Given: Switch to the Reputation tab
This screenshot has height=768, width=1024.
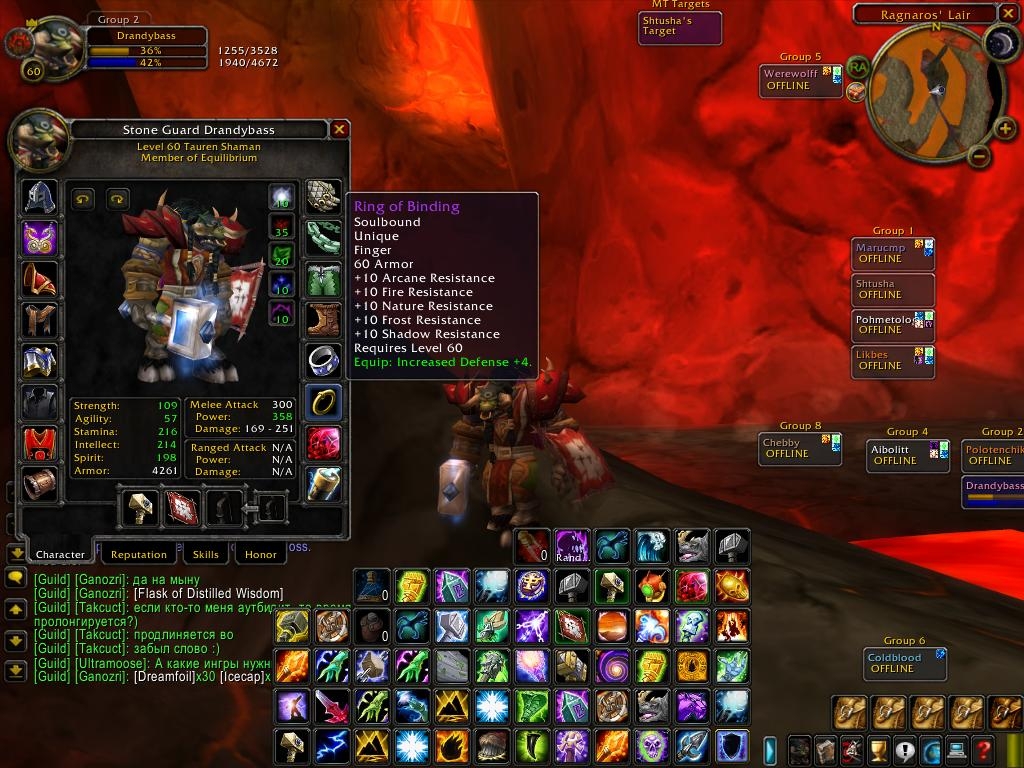Looking at the screenshot, I should click(x=138, y=554).
